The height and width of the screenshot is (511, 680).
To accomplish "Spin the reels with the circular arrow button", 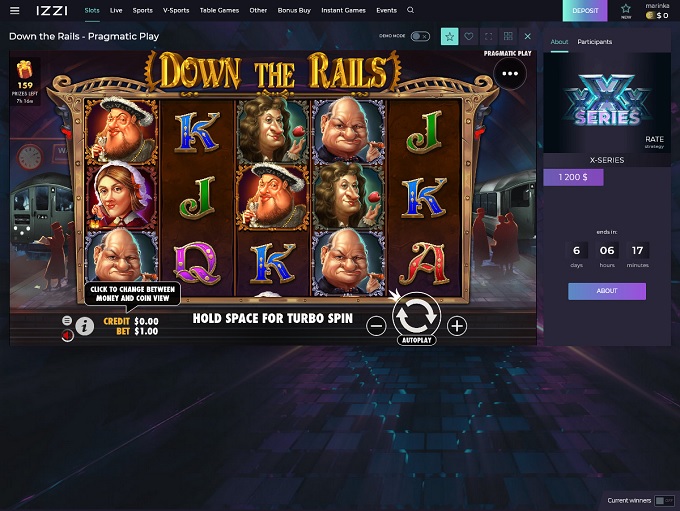I will pos(416,316).
